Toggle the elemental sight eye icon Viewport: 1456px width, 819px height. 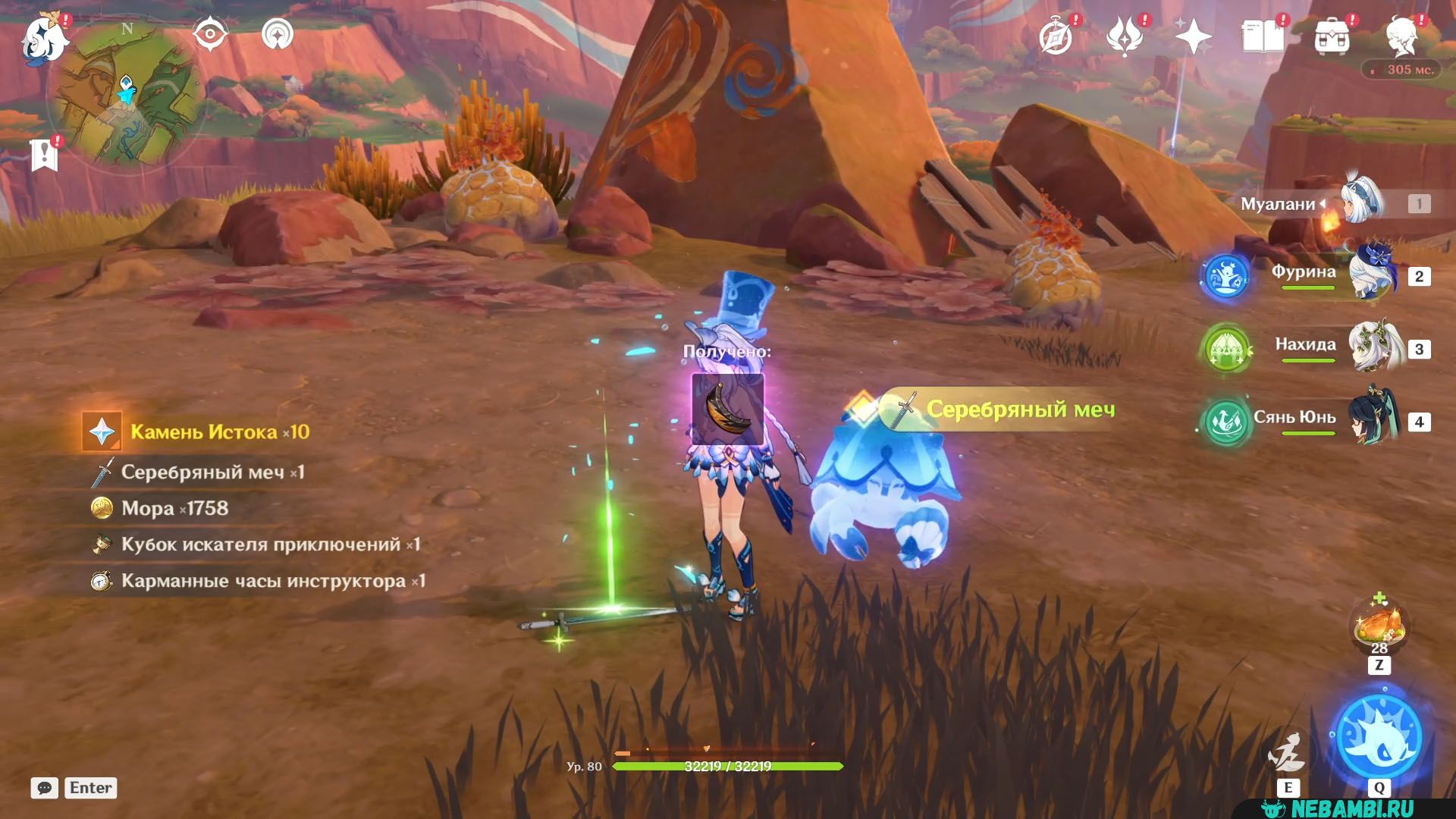[210, 35]
